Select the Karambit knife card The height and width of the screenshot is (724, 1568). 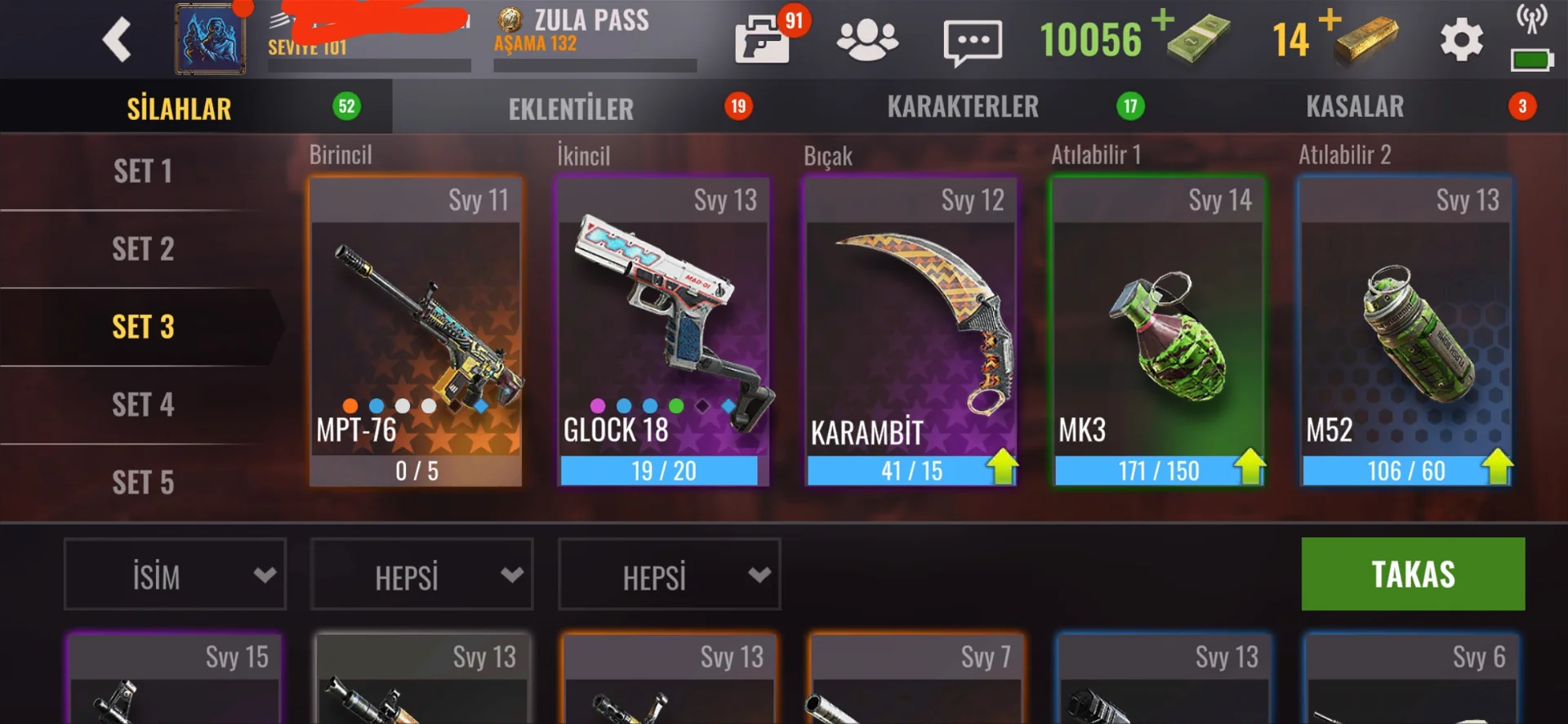click(x=911, y=332)
